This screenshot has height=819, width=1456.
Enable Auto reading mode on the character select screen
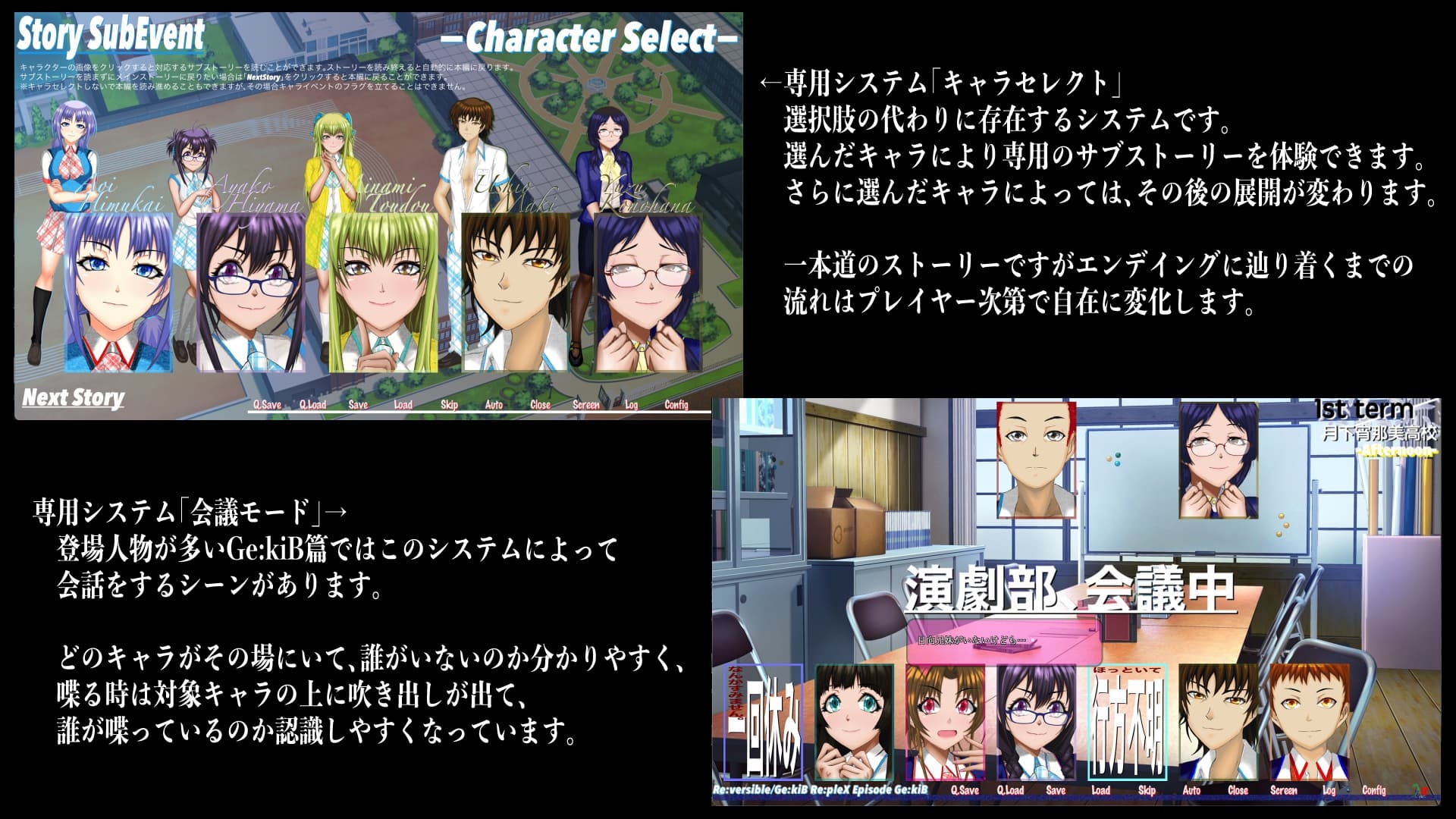(494, 406)
